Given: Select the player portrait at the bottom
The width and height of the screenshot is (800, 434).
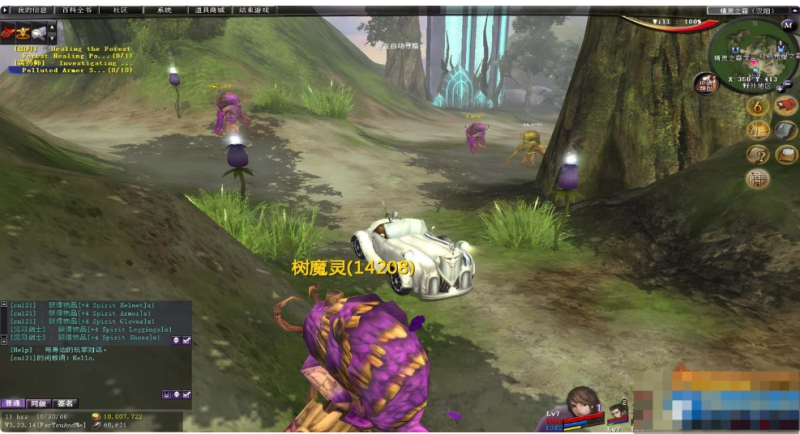Looking at the screenshot, I should [581, 405].
